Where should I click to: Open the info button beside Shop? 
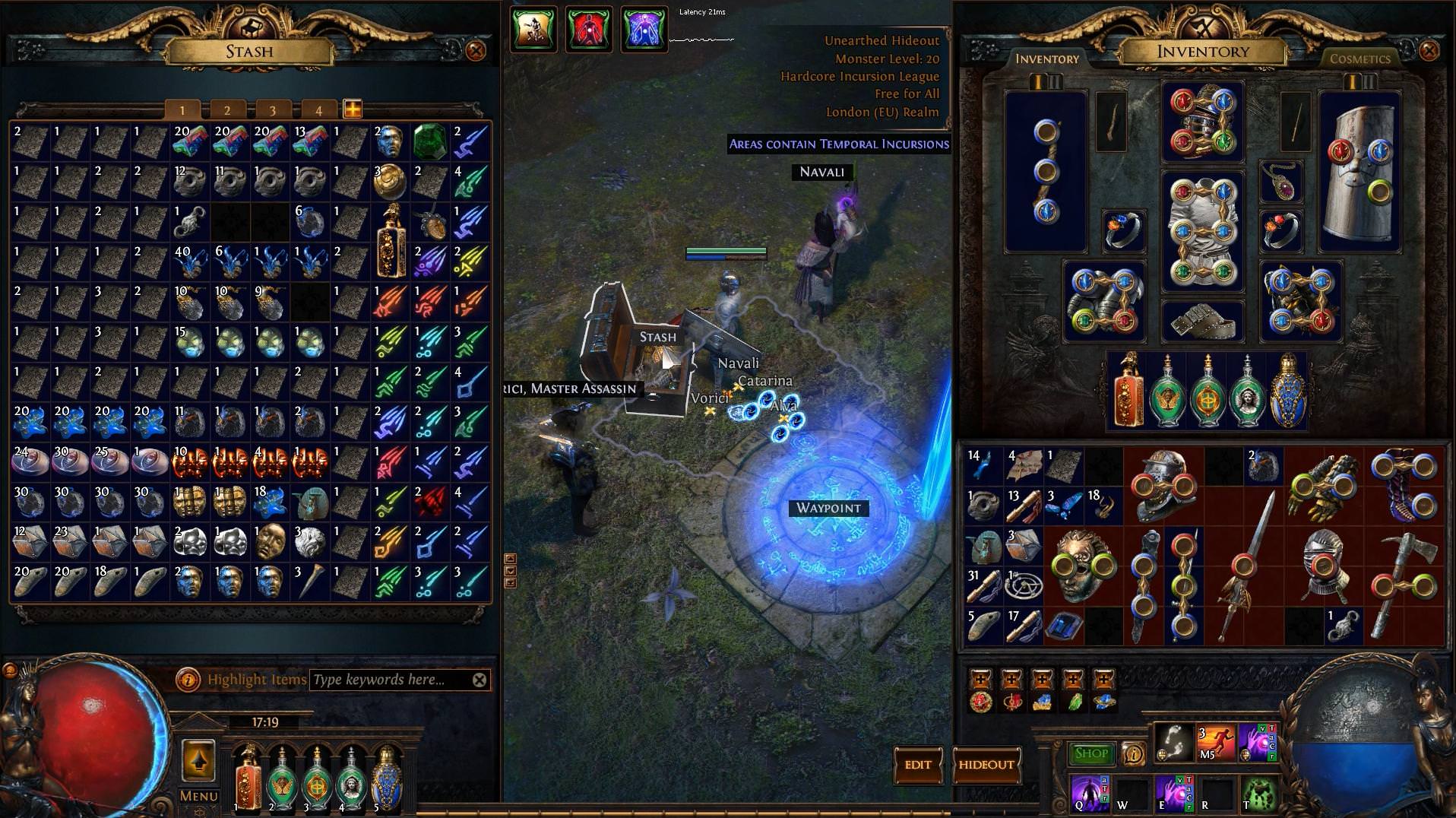click(1133, 753)
